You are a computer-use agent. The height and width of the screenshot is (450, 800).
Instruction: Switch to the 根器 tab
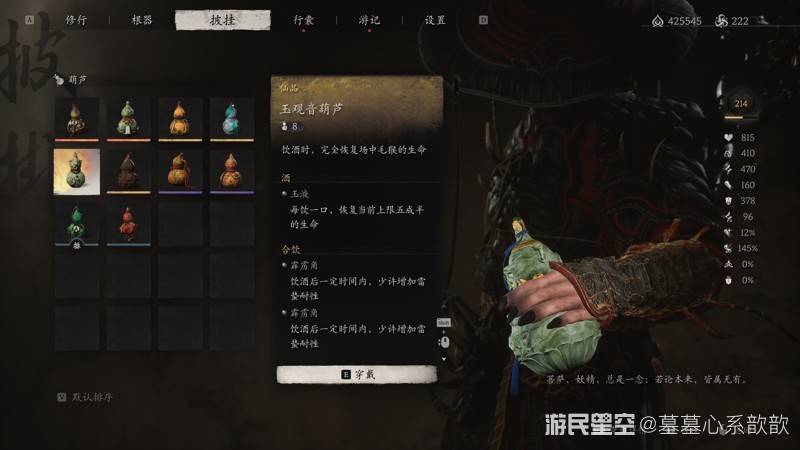[x=142, y=20]
